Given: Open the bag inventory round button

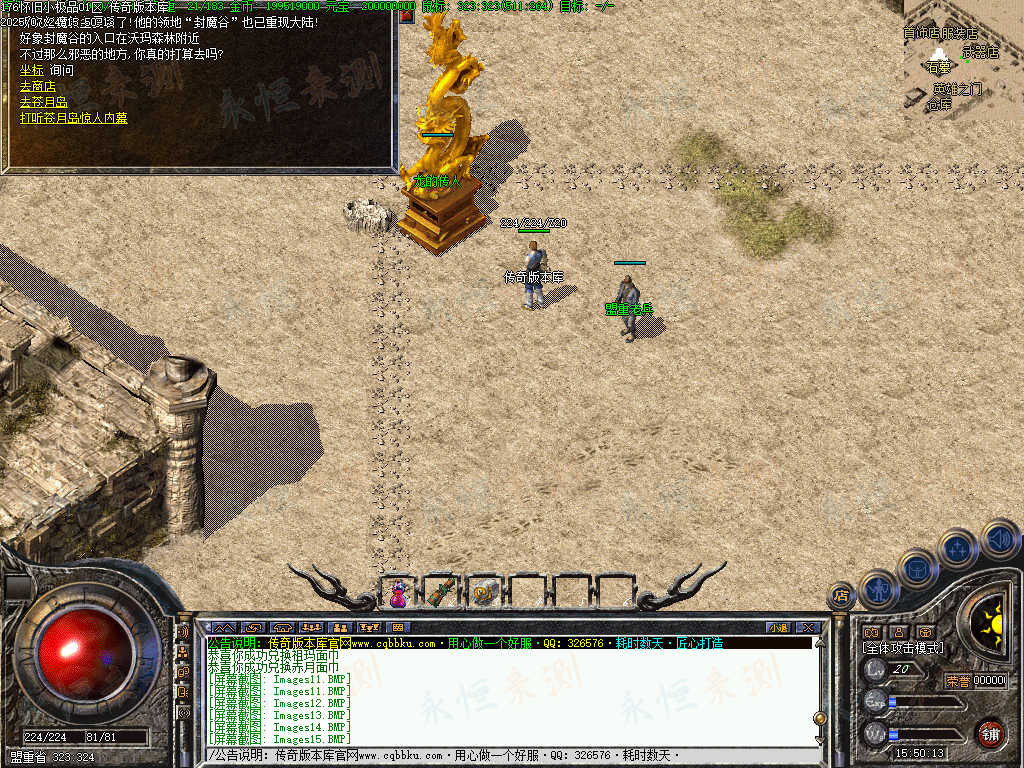Looking at the screenshot, I should point(918,568).
